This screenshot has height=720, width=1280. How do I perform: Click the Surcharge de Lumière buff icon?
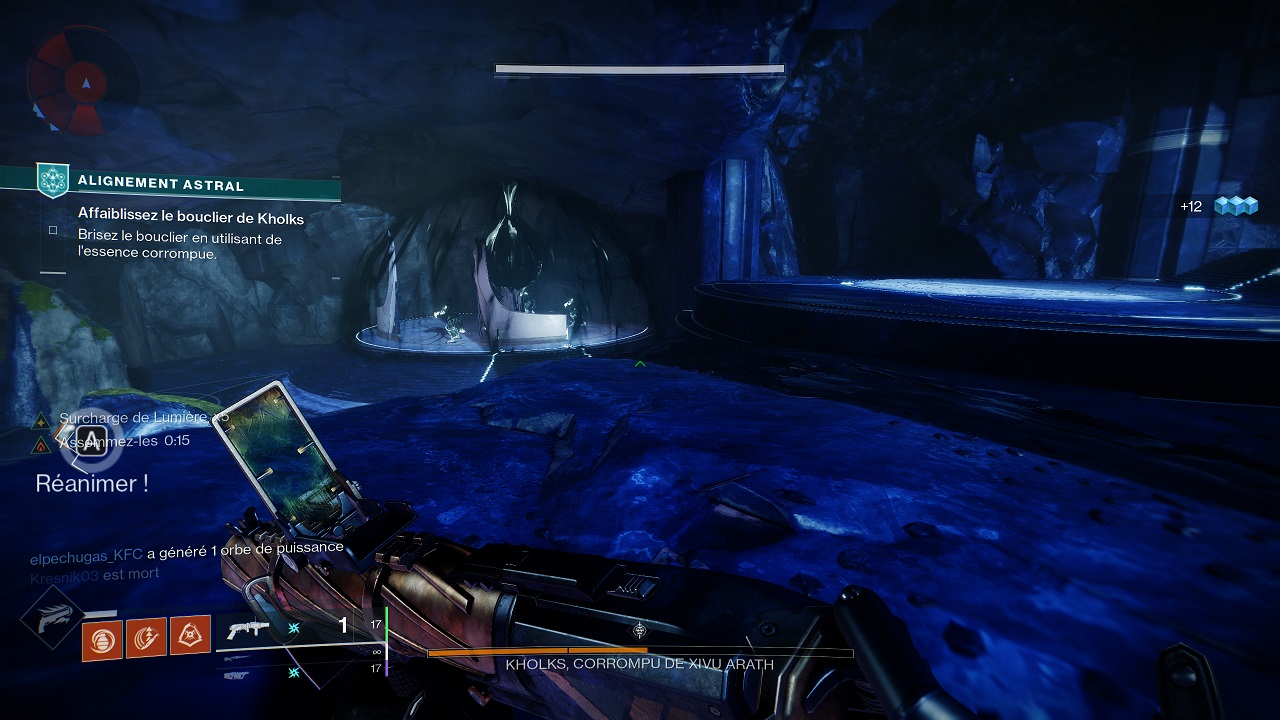[41, 420]
